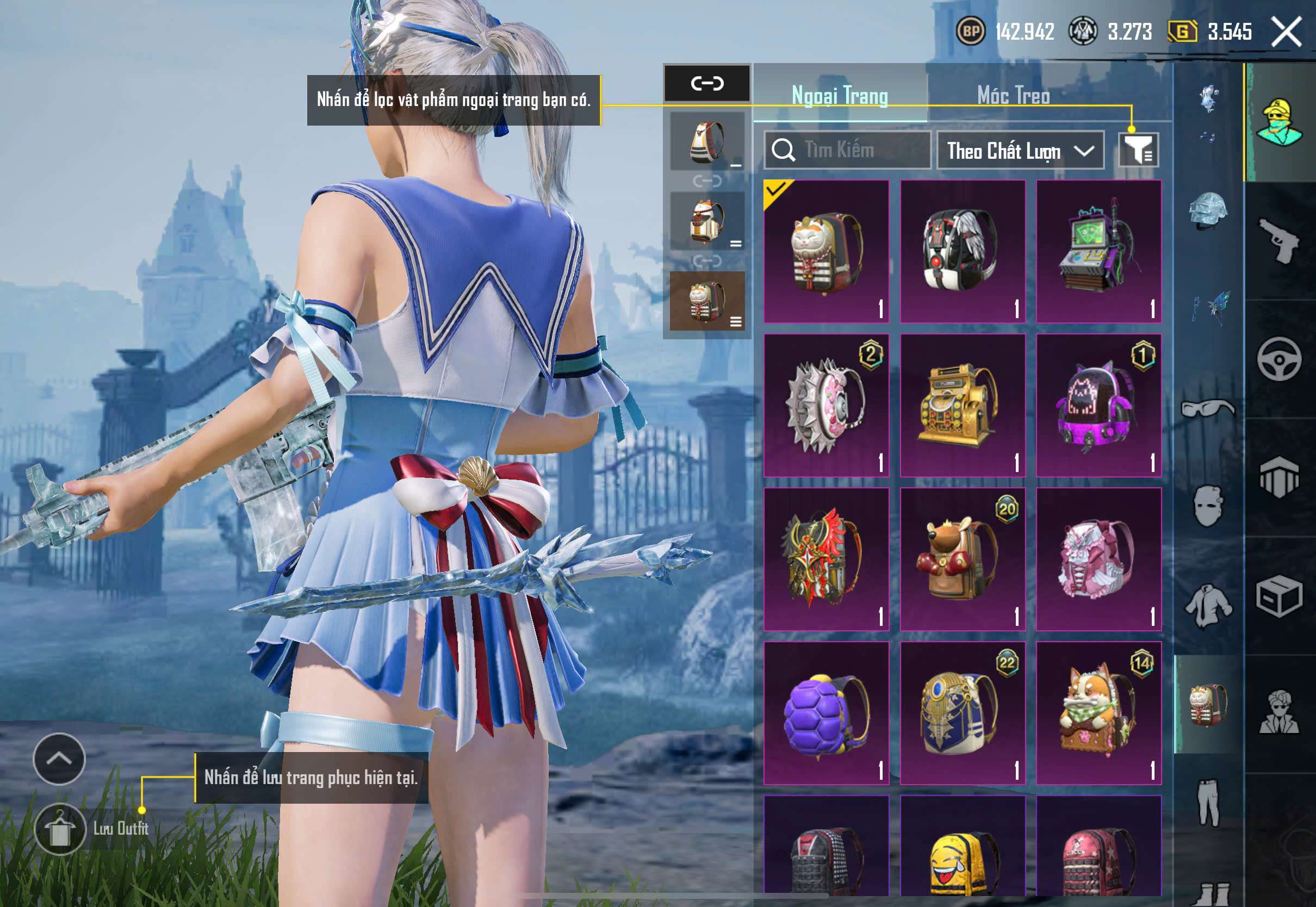Select the lucky cat backpack skin
The height and width of the screenshot is (907, 1316).
[826, 252]
